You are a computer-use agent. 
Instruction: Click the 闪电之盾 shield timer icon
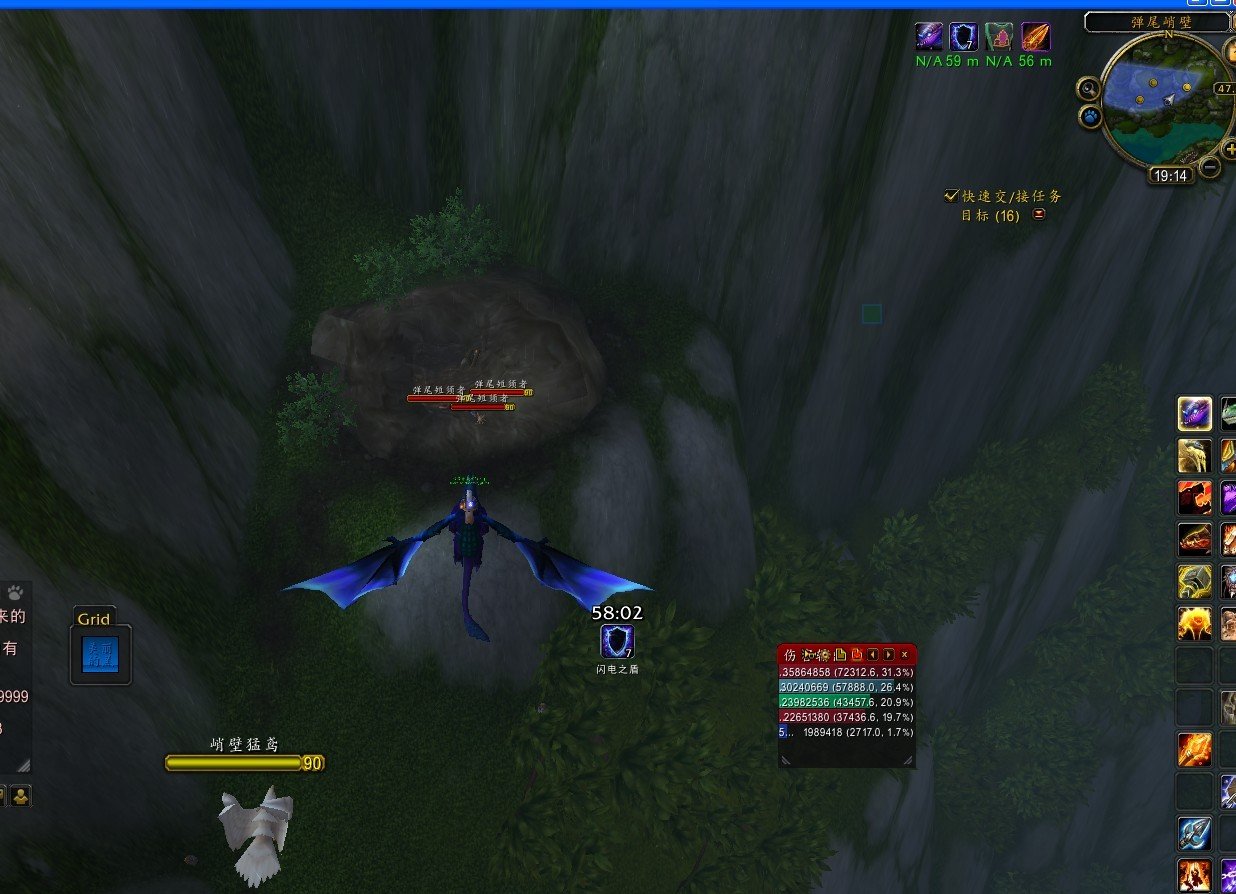(615, 641)
